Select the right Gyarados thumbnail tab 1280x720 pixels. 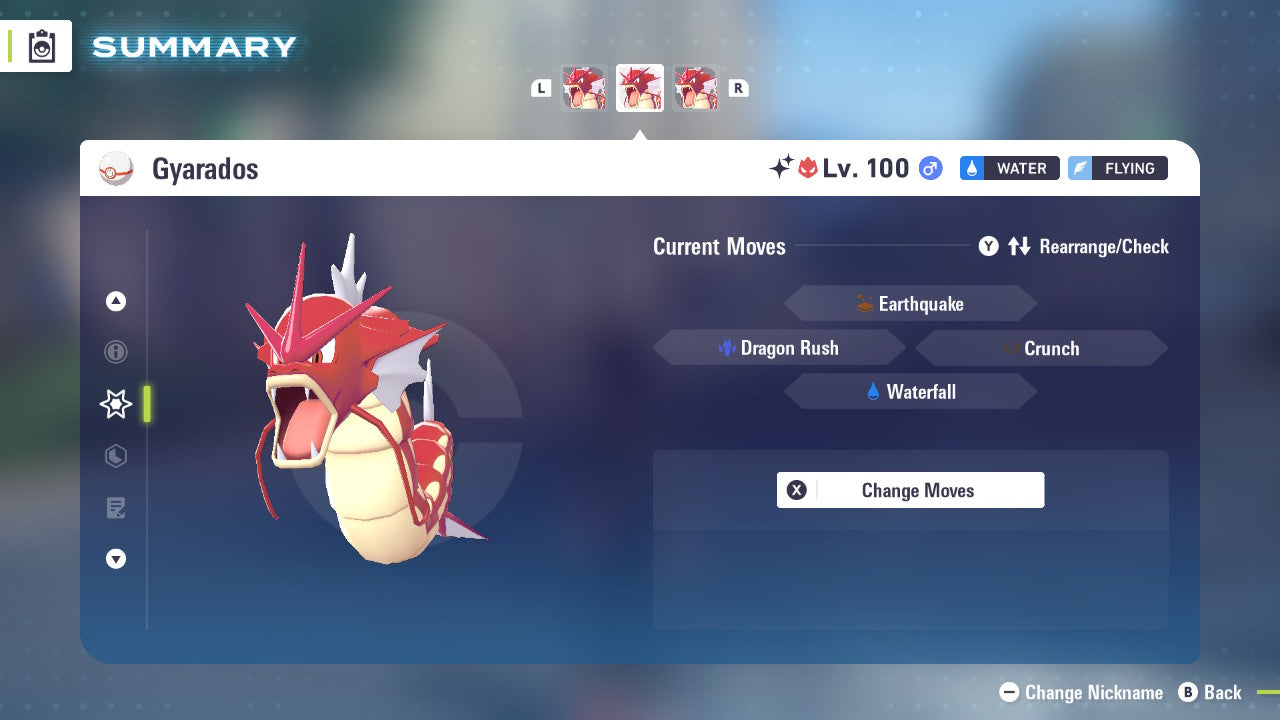click(696, 87)
